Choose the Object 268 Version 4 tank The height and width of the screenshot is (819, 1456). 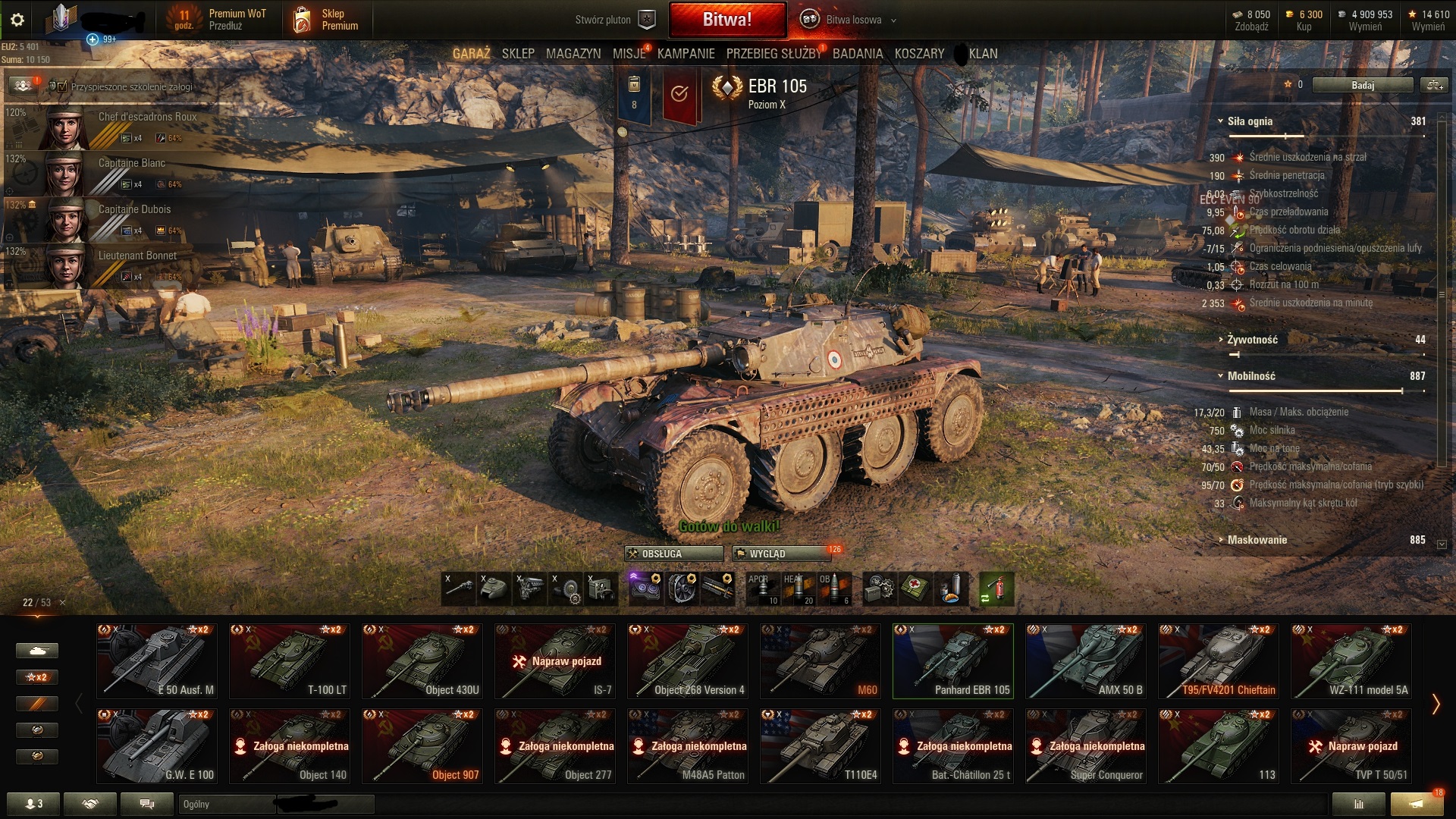coord(687,661)
